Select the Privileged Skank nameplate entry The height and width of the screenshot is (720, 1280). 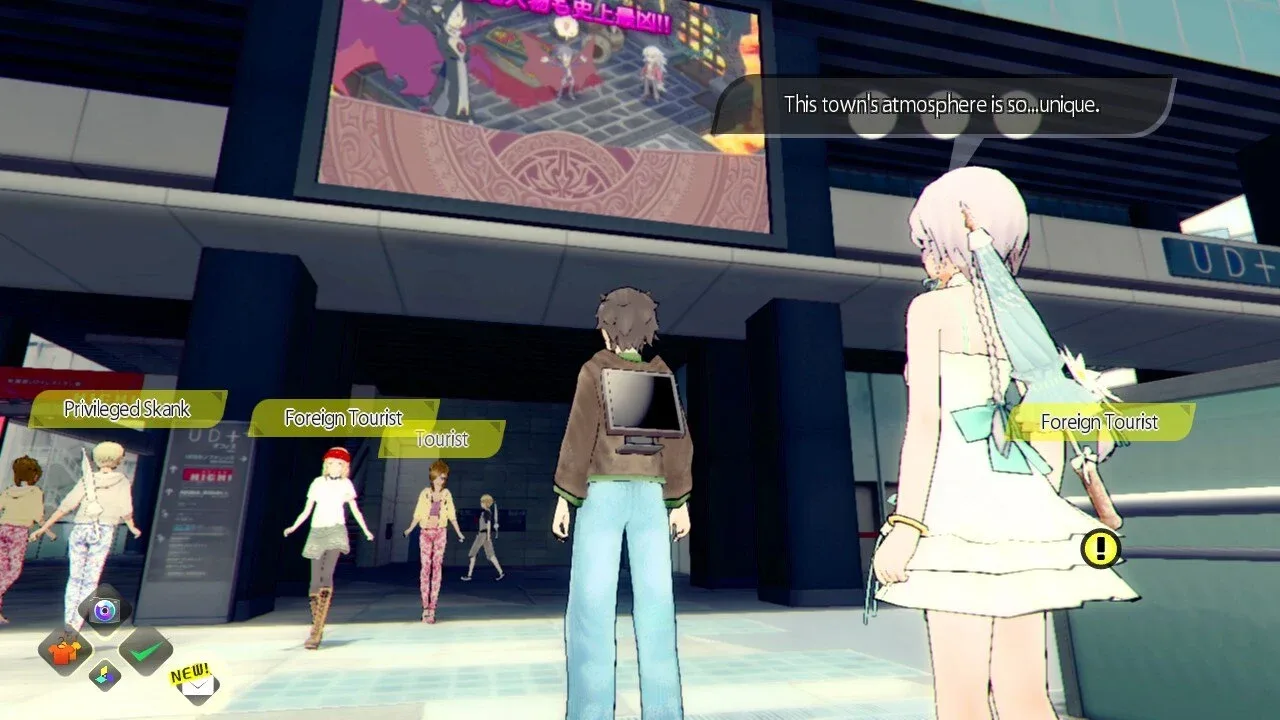(127, 408)
